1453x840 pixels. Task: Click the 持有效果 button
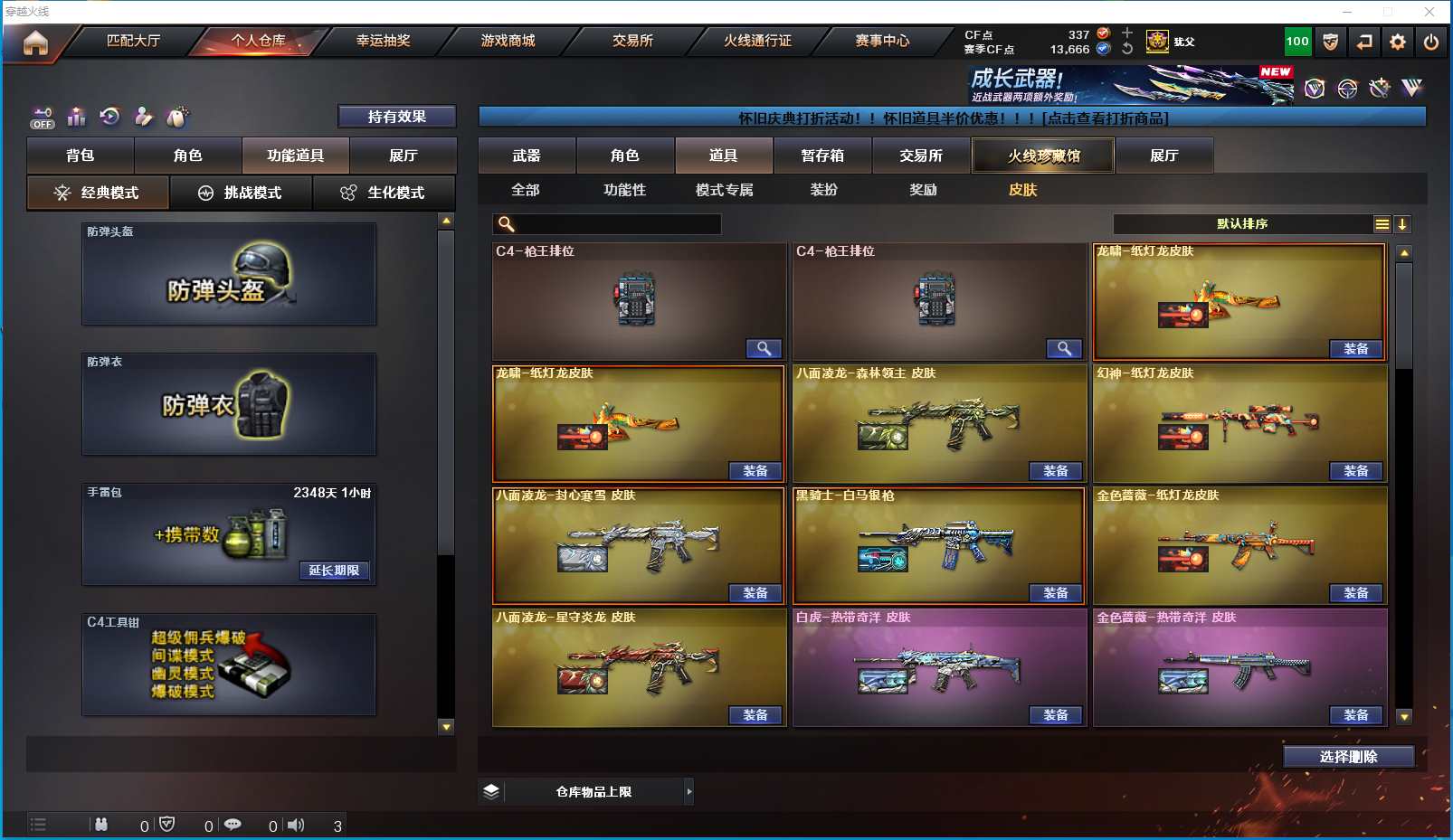tap(396, 117)
